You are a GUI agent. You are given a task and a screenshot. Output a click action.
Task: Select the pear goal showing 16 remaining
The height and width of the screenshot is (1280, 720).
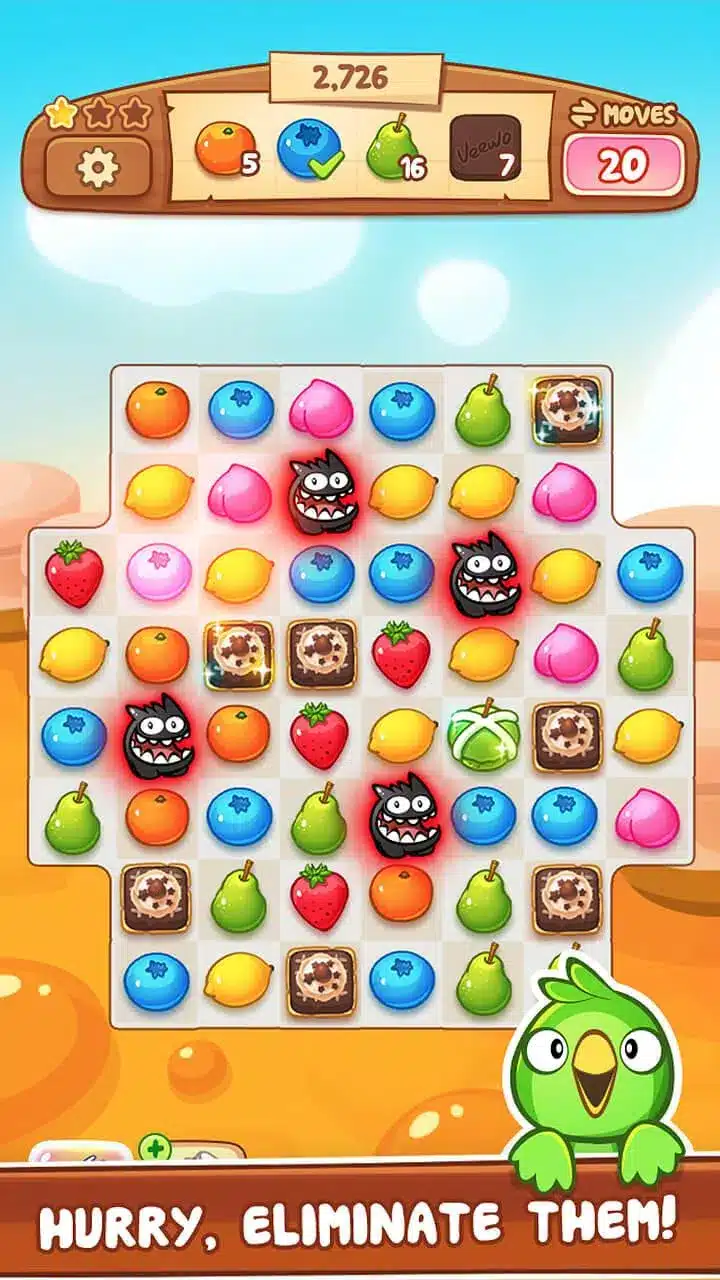tap(392, 150)
